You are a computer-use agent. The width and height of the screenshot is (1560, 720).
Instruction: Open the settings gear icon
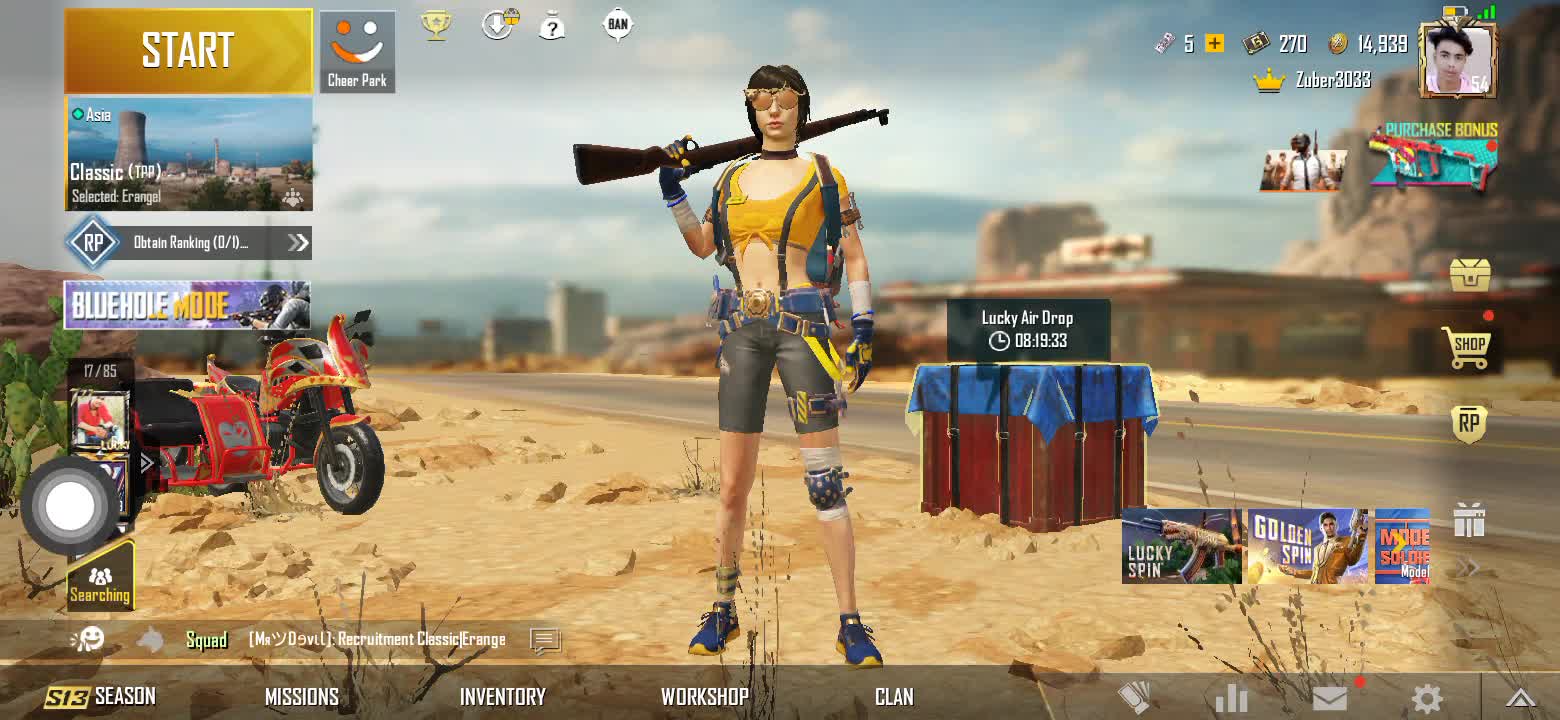tap(1426, 698)
